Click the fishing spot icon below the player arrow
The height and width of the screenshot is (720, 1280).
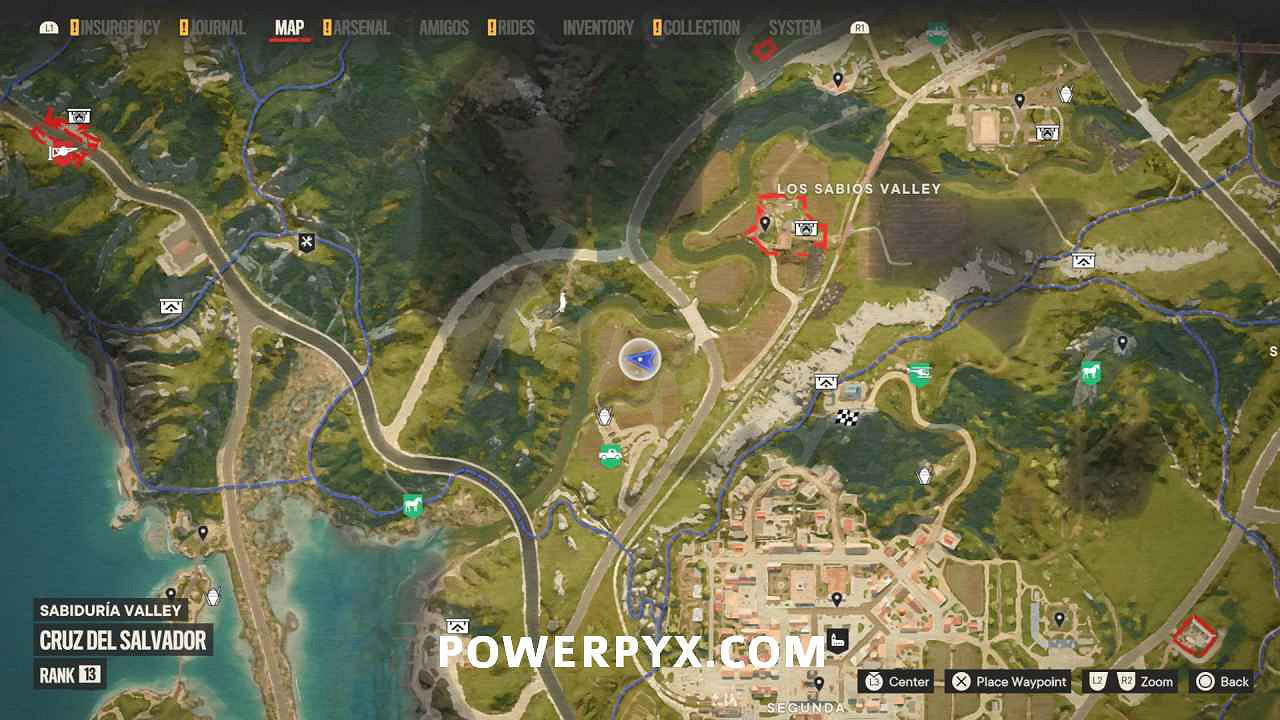(605, 415)
